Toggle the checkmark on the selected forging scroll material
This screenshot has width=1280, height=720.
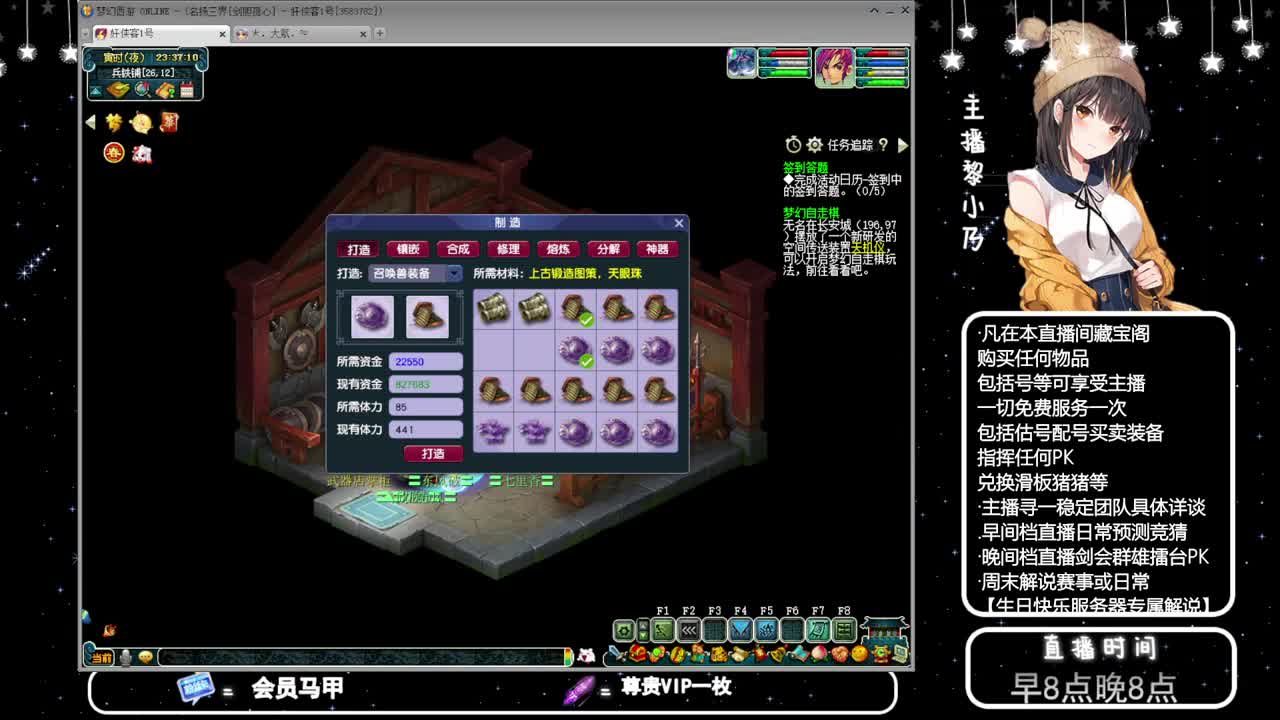587,319
